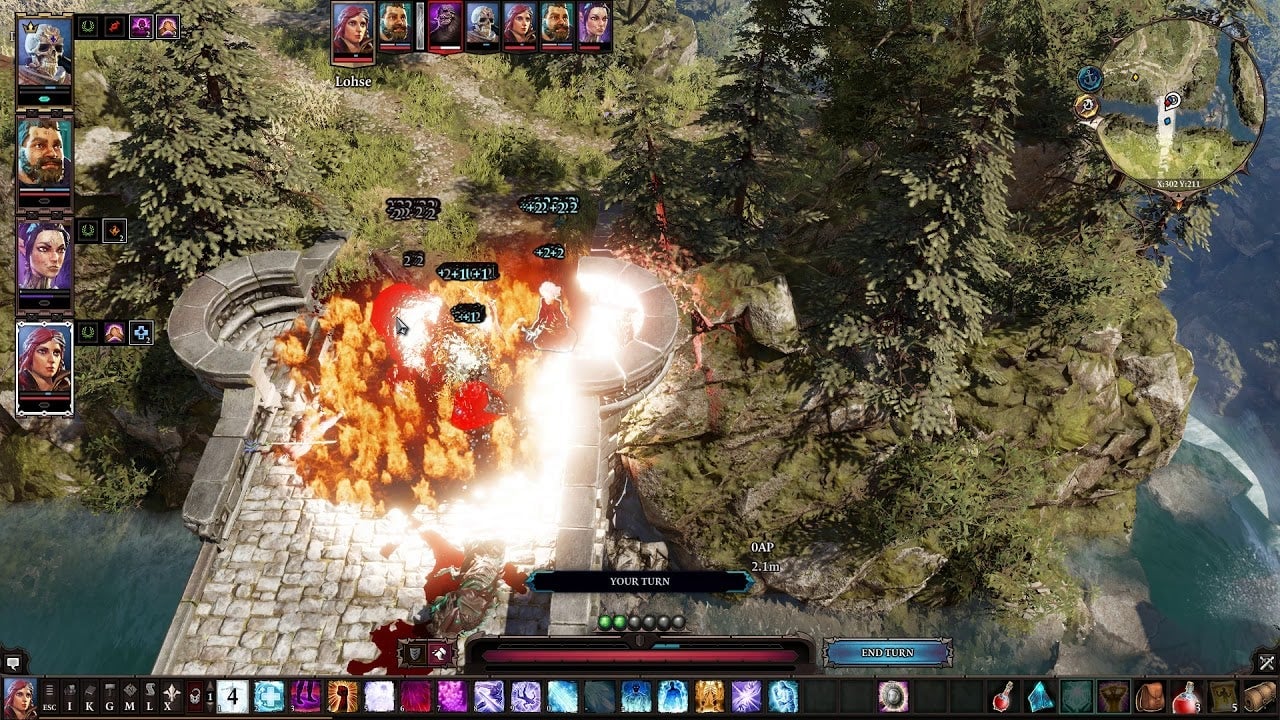Open inventory with the I button
This screenshot has height=720, width=1280.
point(70,696)
